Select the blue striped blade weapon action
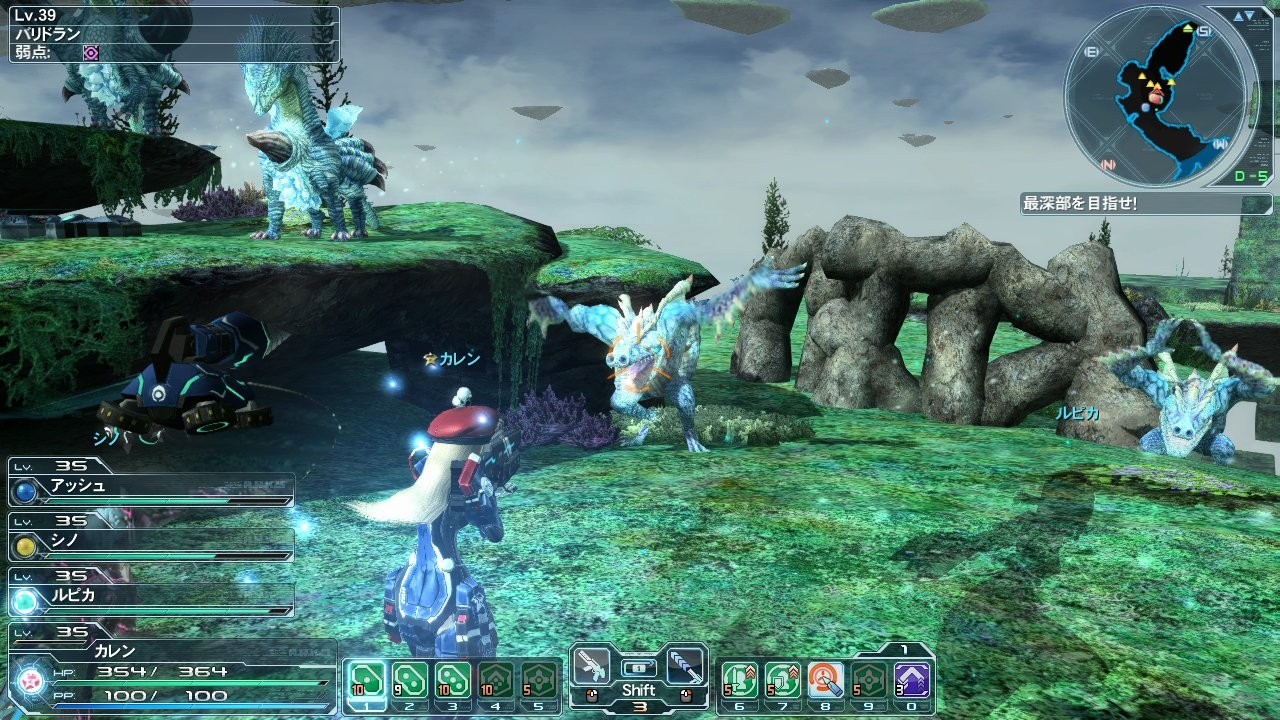The height and width of the screenshot is (720, 1280). [685, 665]
